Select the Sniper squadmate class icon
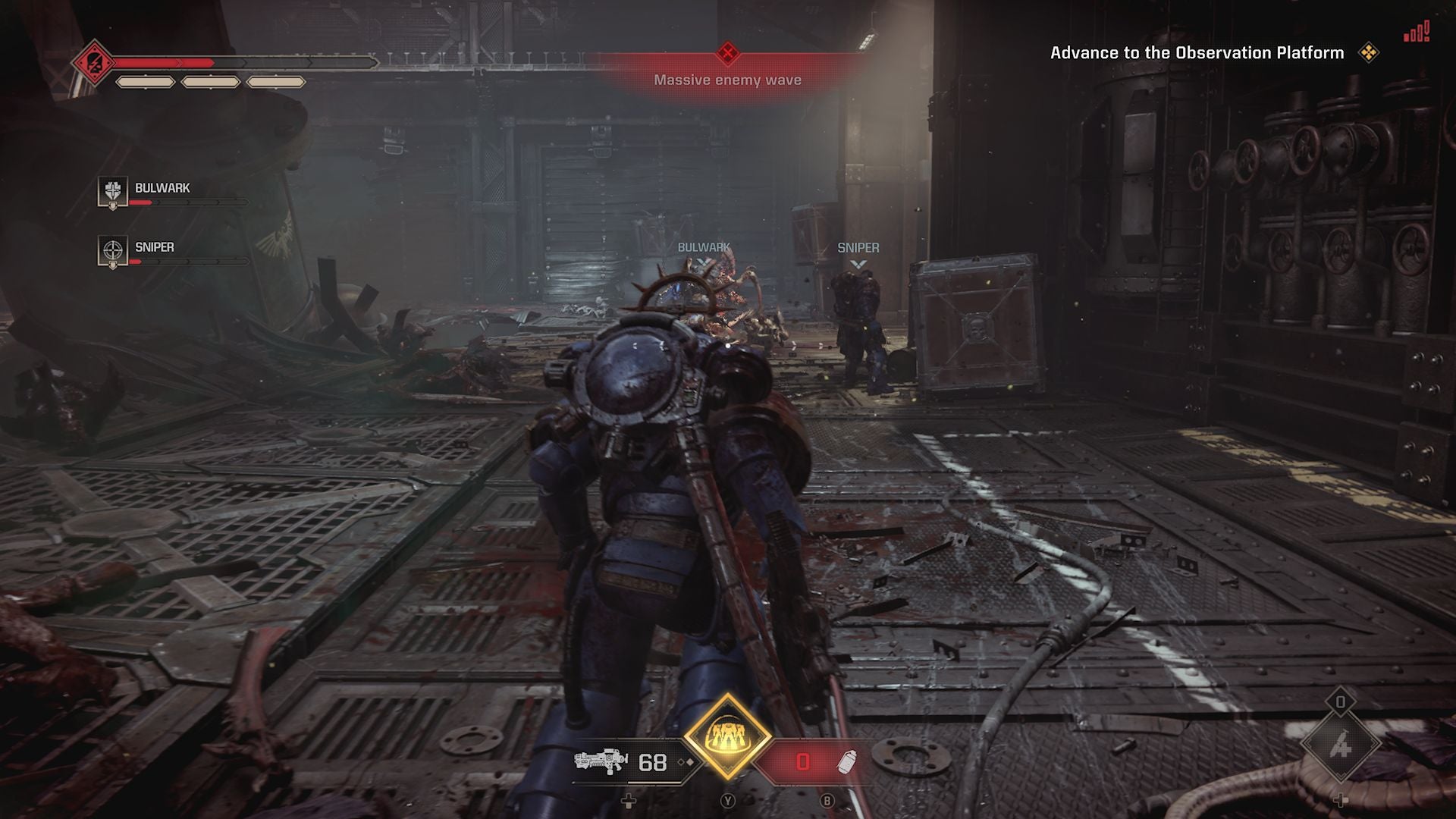The image size is (1456, 819). [112, 251]
